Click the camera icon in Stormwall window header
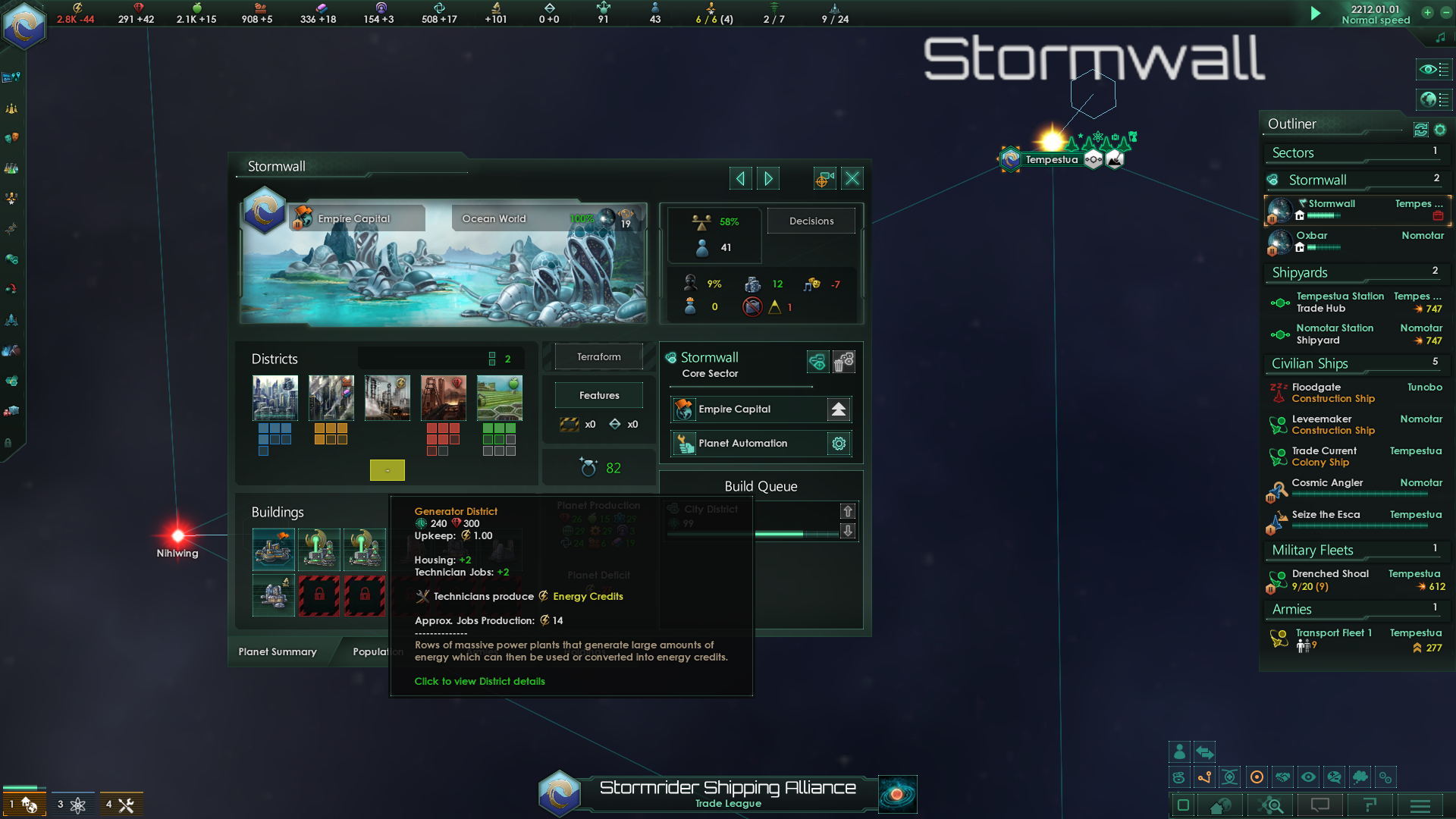The height and width of the screenshot is (819, 1456). pos(824,177)
